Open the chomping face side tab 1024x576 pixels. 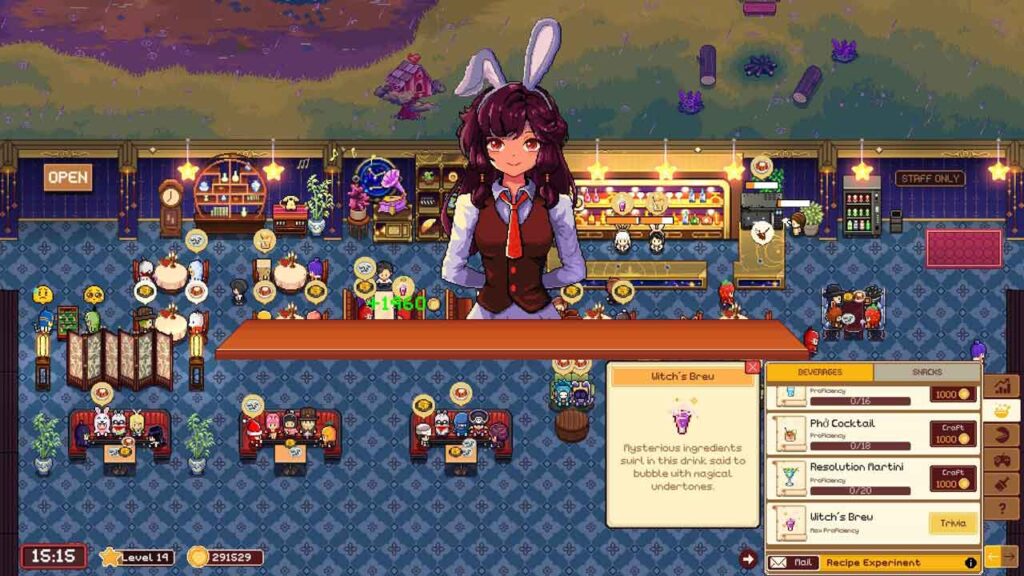(1001, 435)
